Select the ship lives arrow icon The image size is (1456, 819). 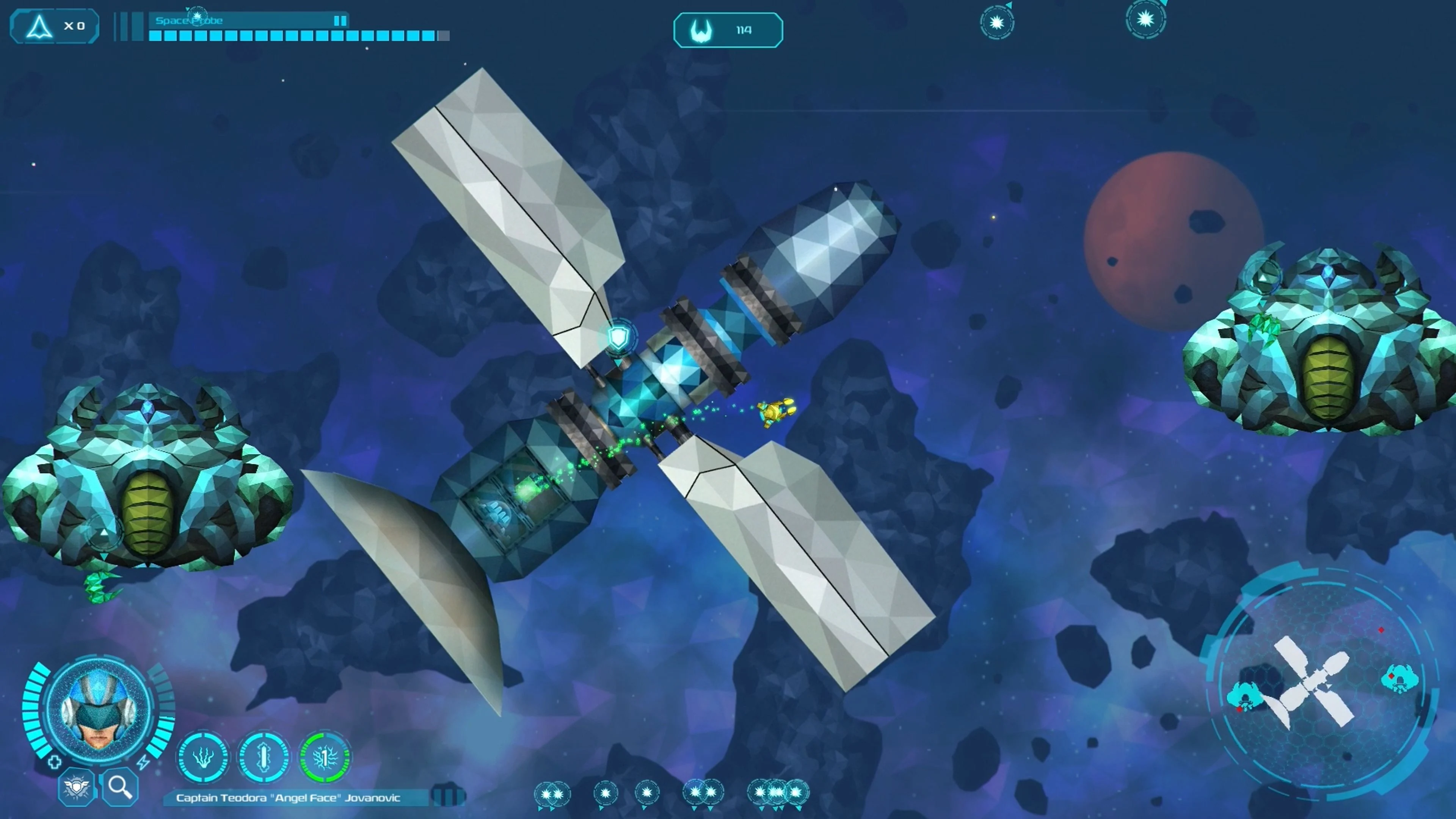39,27
